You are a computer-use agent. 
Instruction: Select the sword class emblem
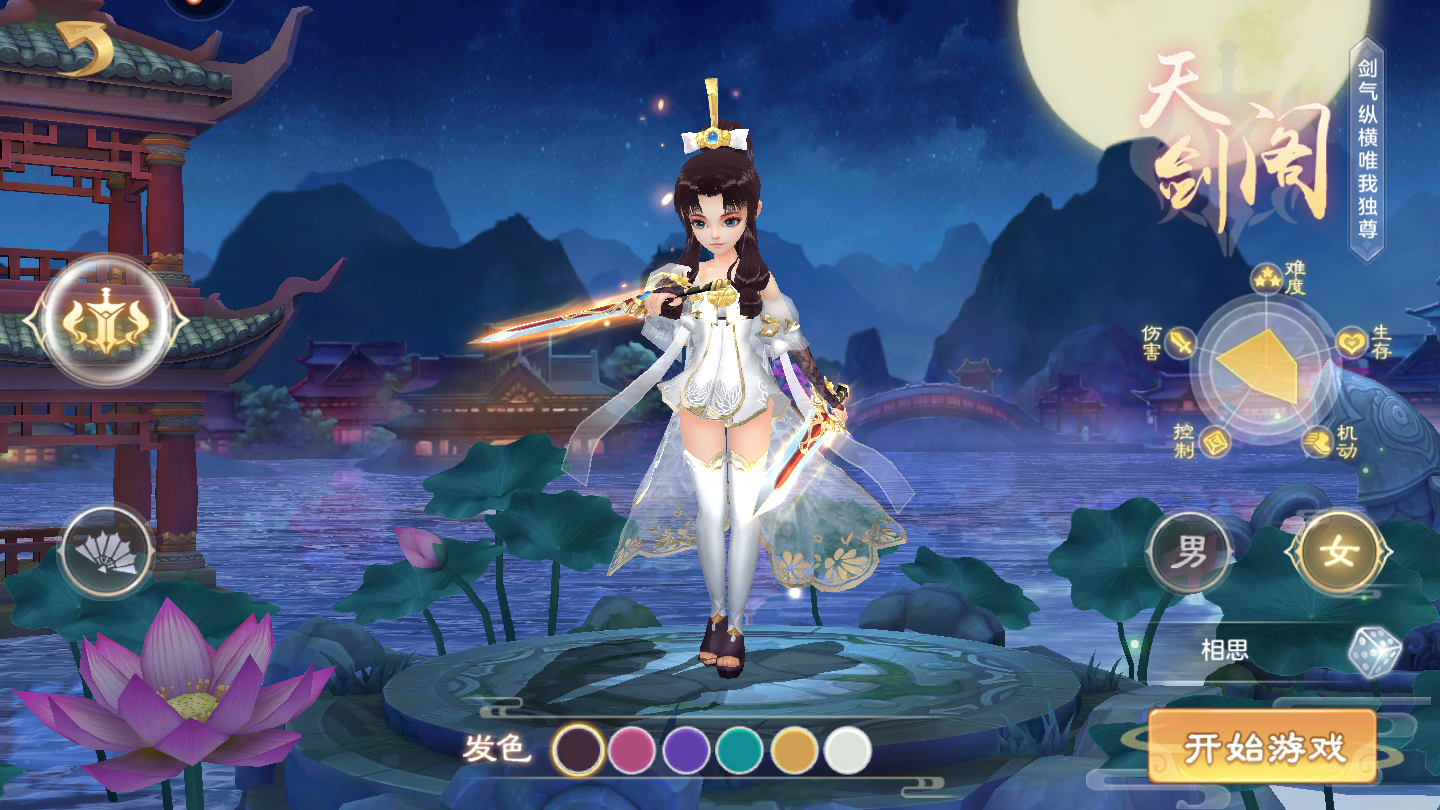point(105,322)
